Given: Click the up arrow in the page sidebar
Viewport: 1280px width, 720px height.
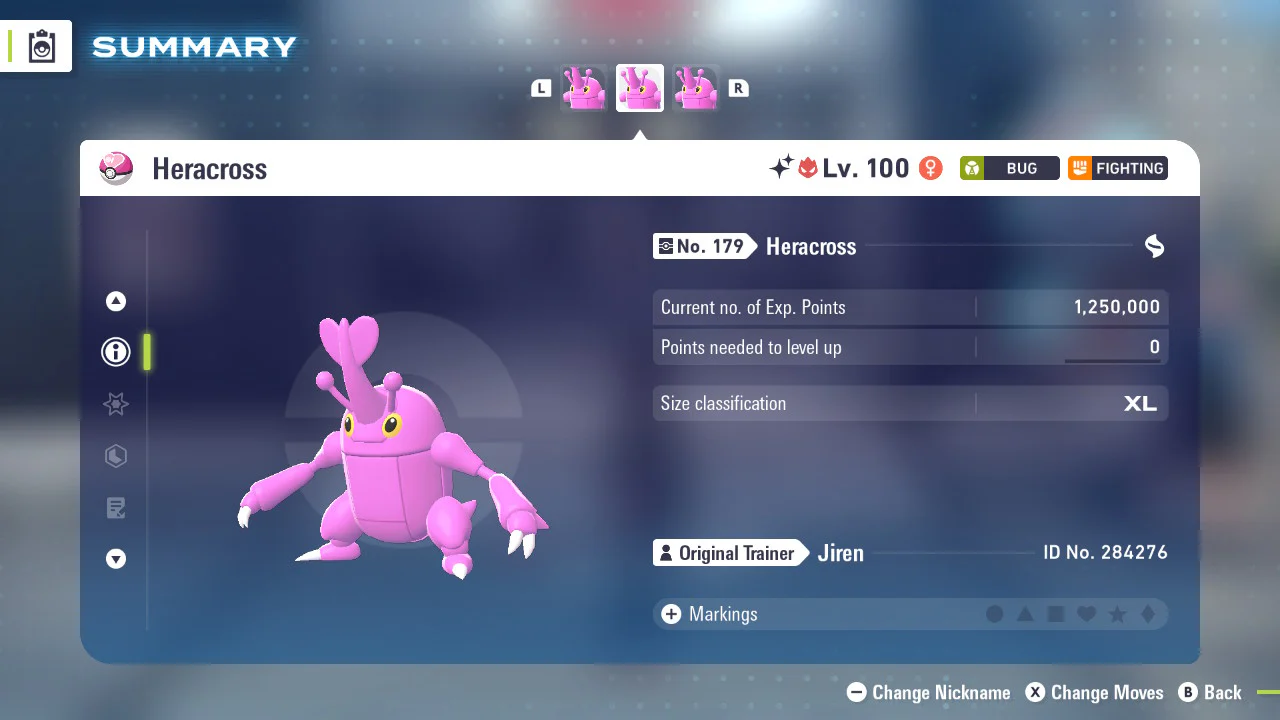Looking at the screenshot, I should [116, 301].
